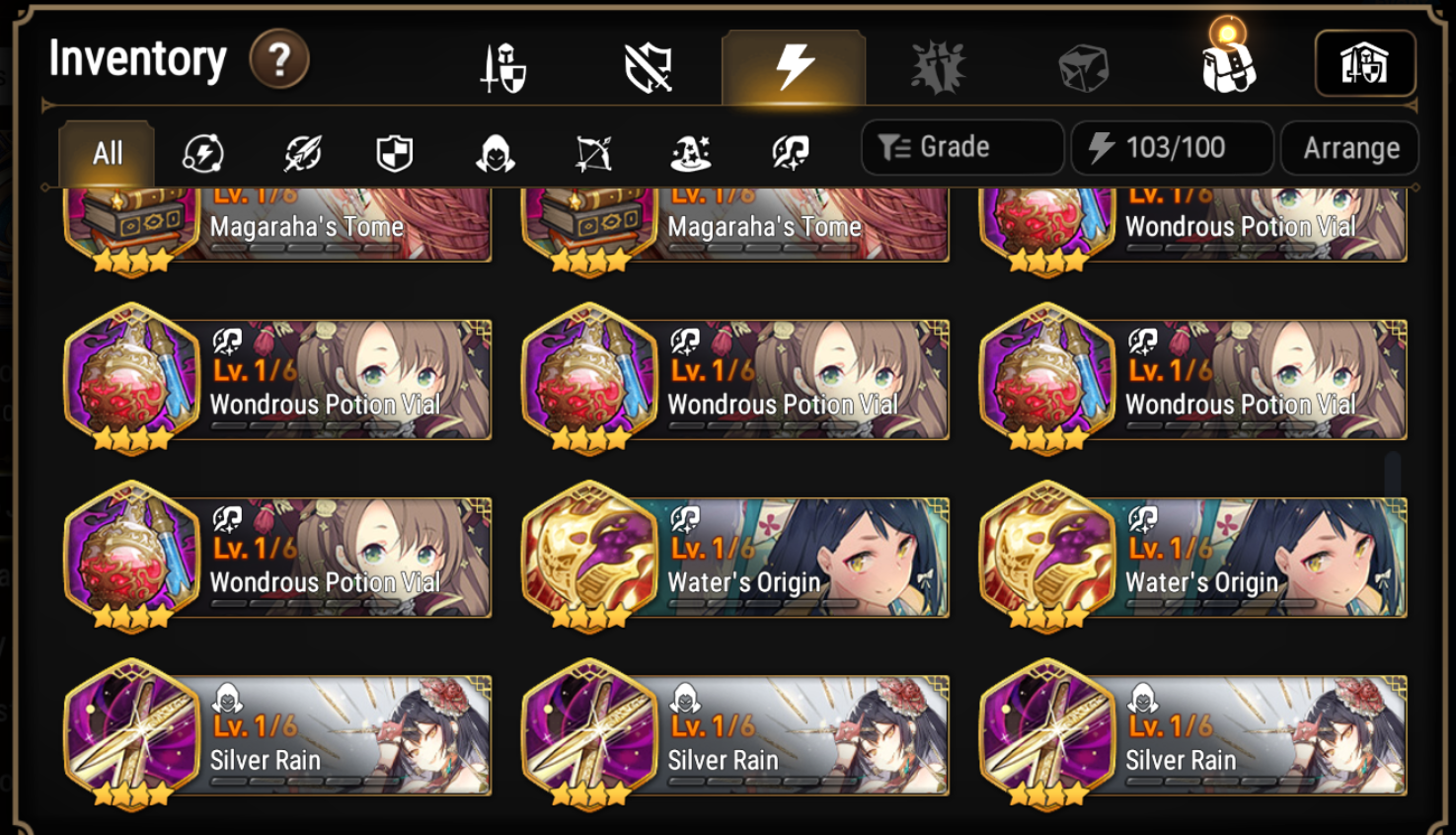This screenshot has width=1456, height=835.
Task: Open the Soul Weaver filter options
Action: tap(790, 151)
